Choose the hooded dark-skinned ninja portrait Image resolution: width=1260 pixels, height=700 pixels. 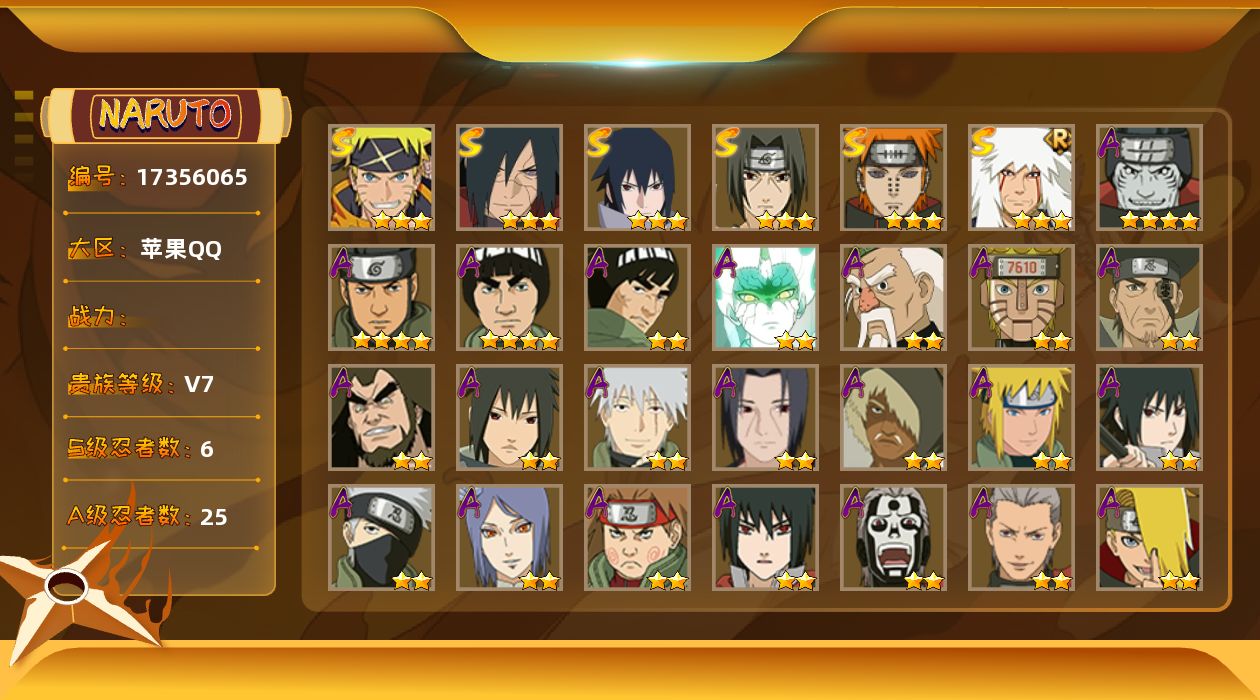click(893, 417)
